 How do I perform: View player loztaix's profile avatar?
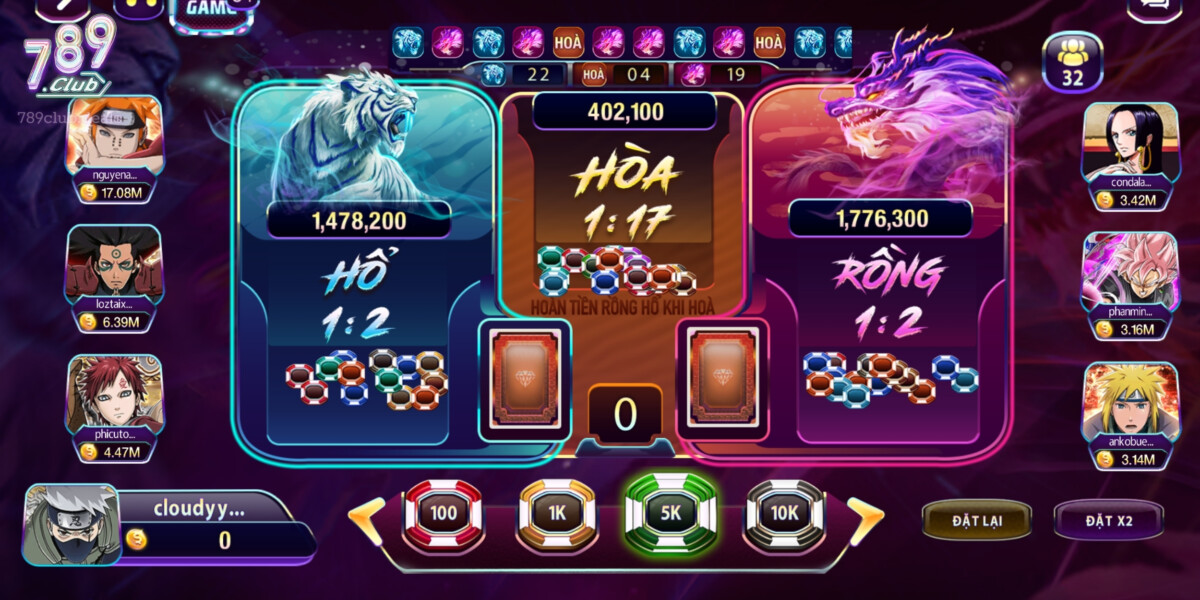114,263
